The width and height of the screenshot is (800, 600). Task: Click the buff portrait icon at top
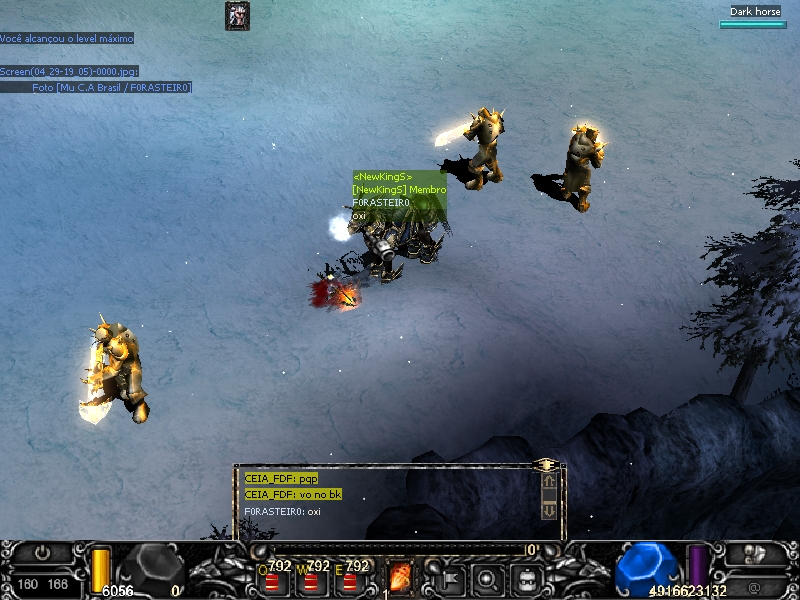coord(237,15)
